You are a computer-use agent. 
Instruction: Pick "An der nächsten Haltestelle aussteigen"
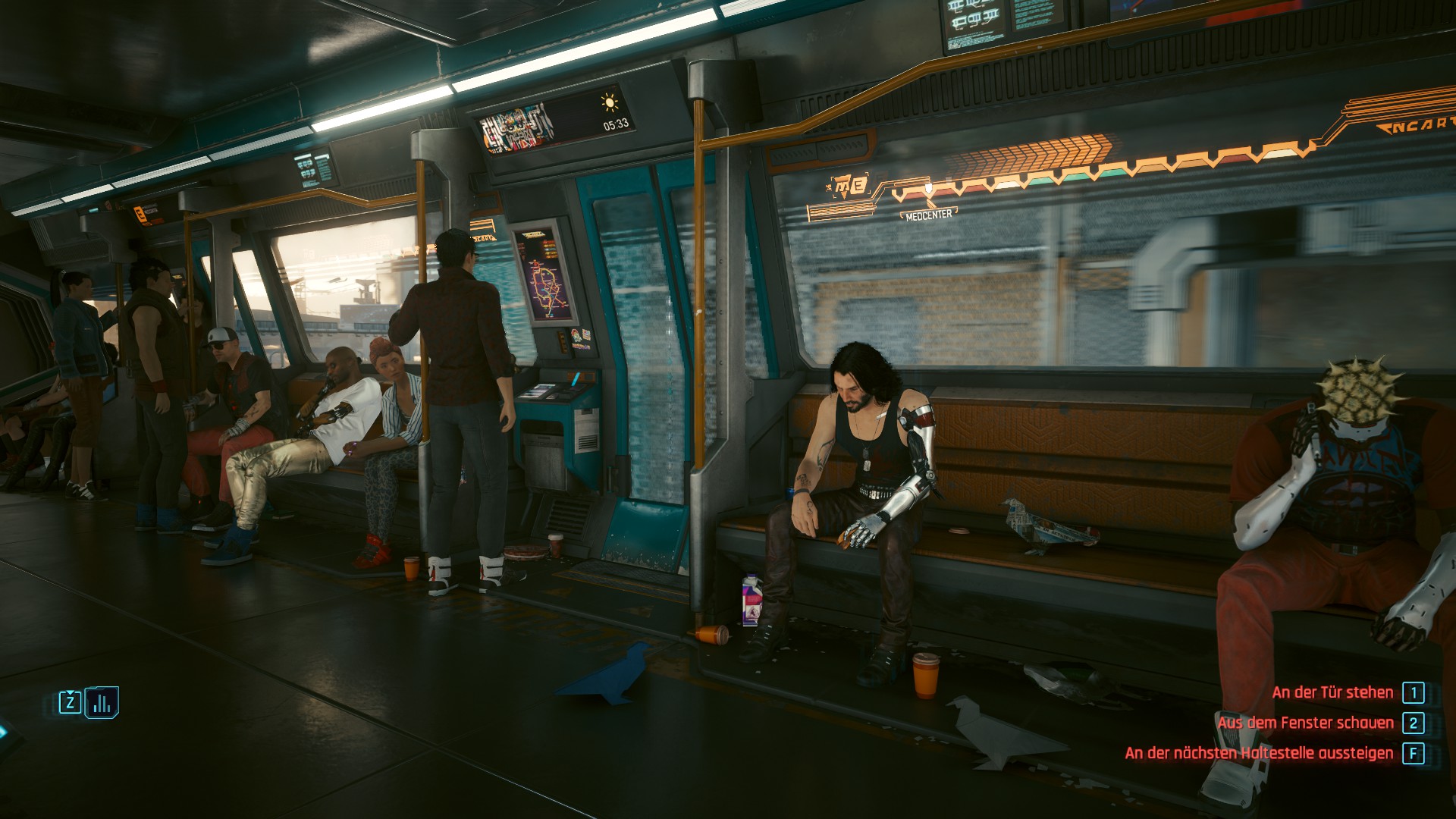click(x=1259, y=753)
